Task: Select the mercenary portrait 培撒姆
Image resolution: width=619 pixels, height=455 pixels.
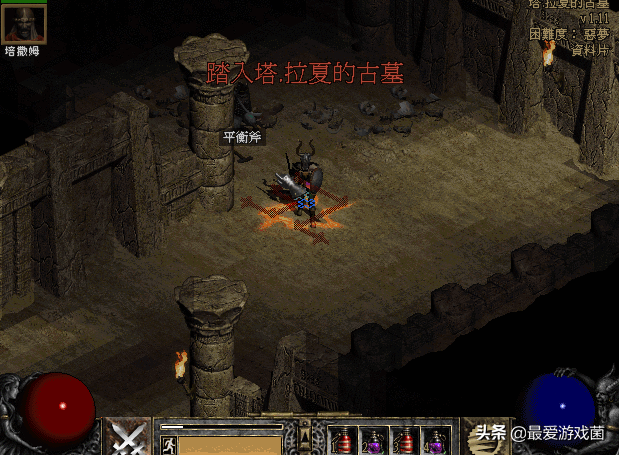Action: coord(24,24)
